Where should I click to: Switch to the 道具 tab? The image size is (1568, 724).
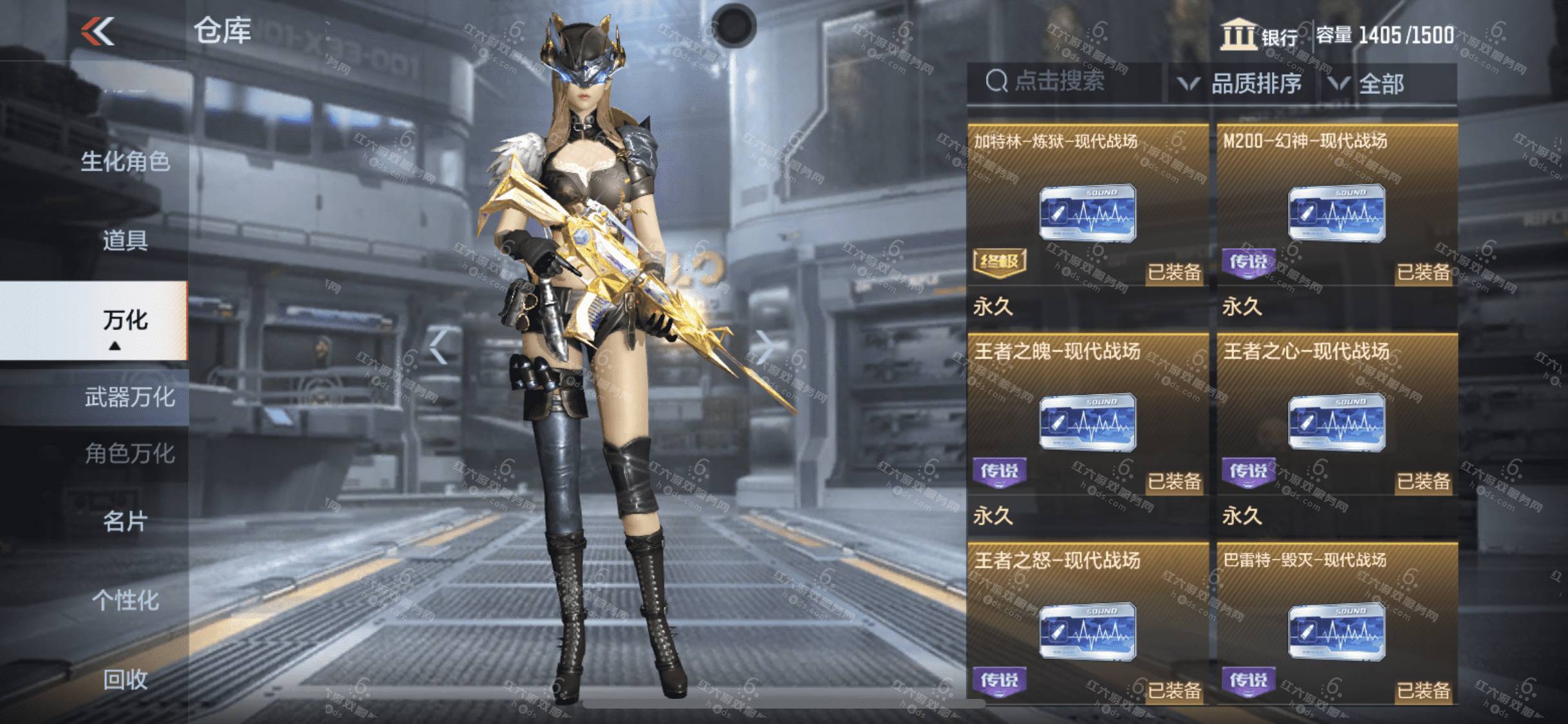click(125, 241)
